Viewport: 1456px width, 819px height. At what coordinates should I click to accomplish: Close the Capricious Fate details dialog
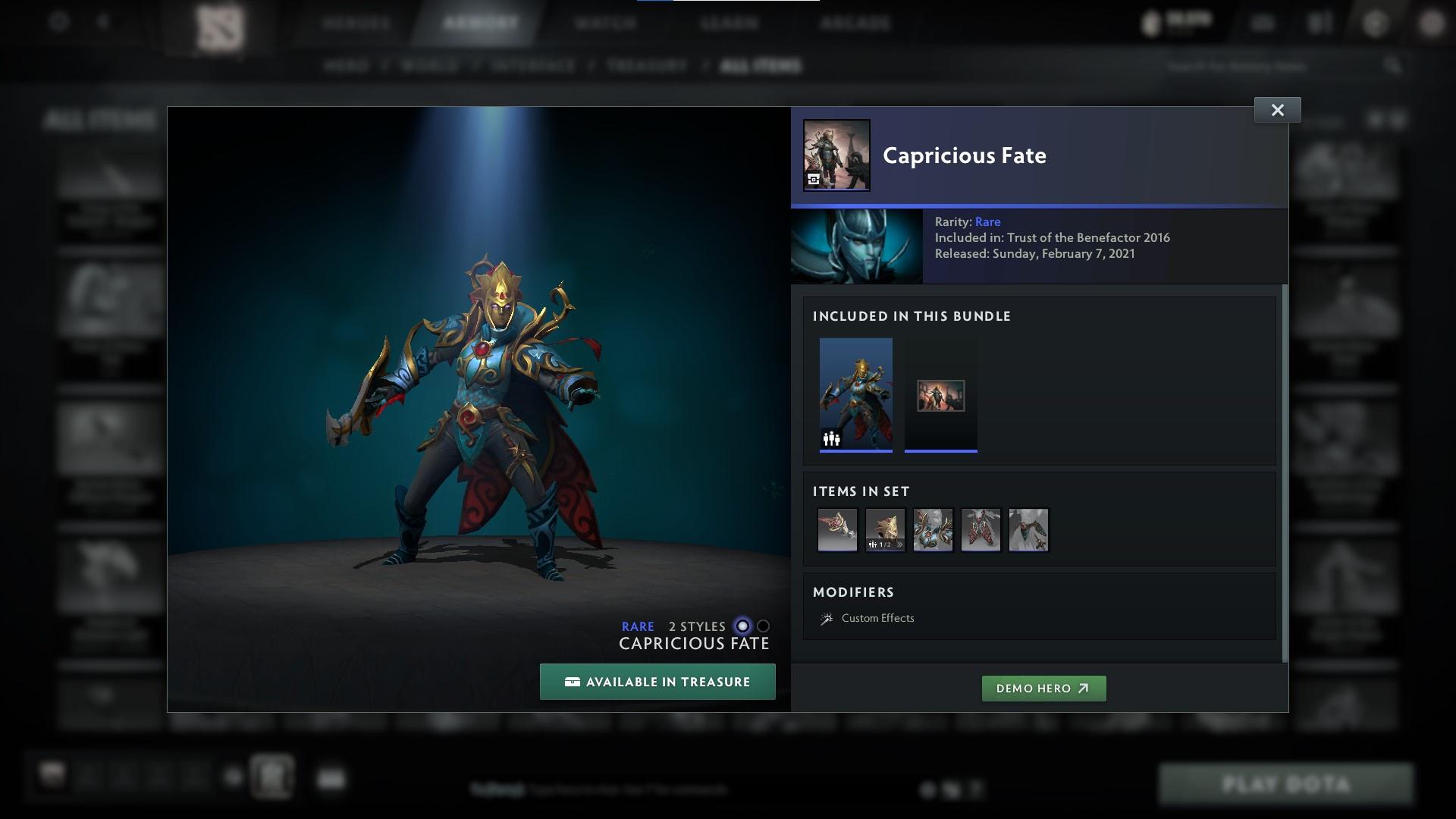(1278, 109)
